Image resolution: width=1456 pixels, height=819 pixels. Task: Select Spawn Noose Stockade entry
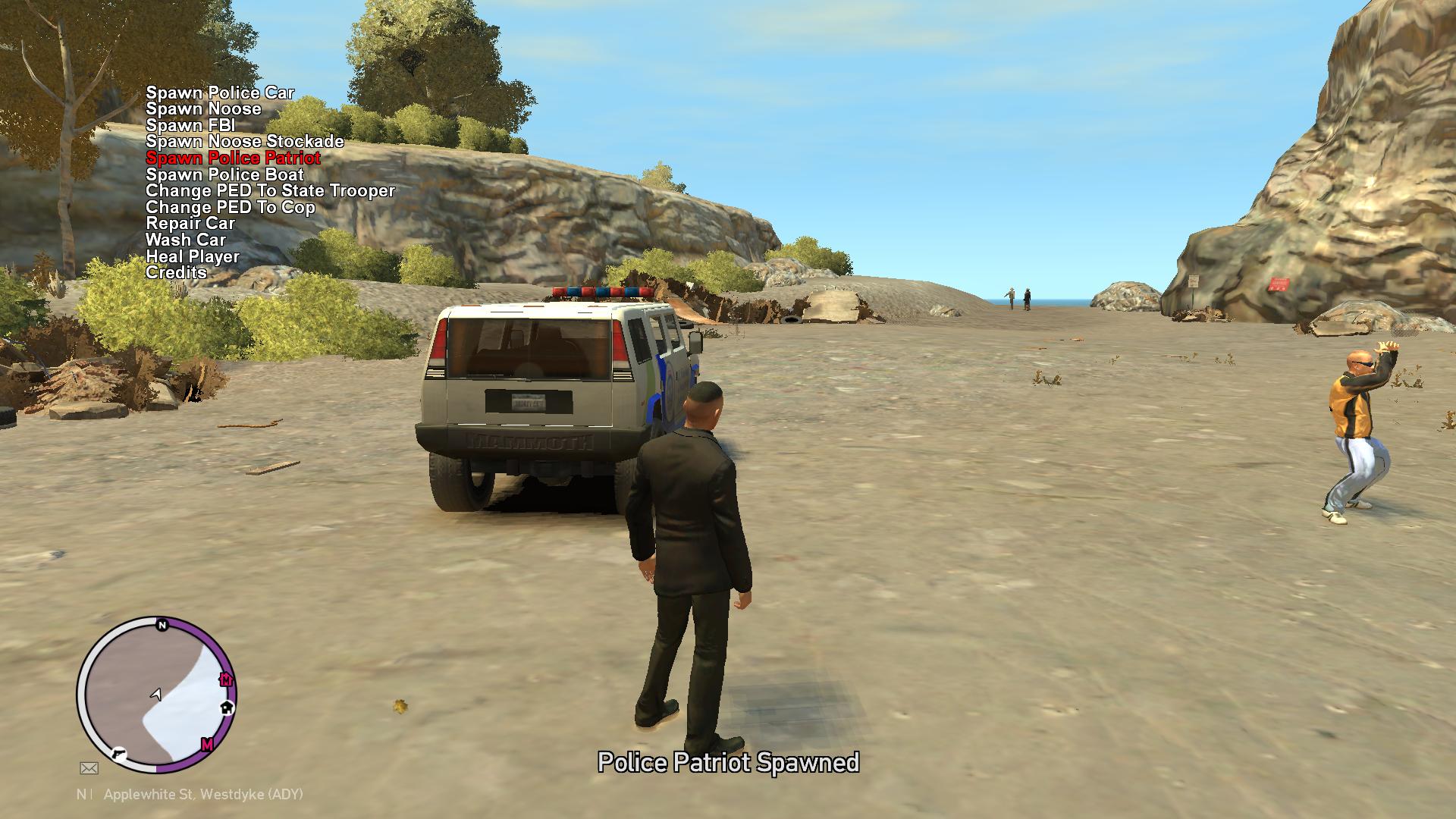(245, 142)
